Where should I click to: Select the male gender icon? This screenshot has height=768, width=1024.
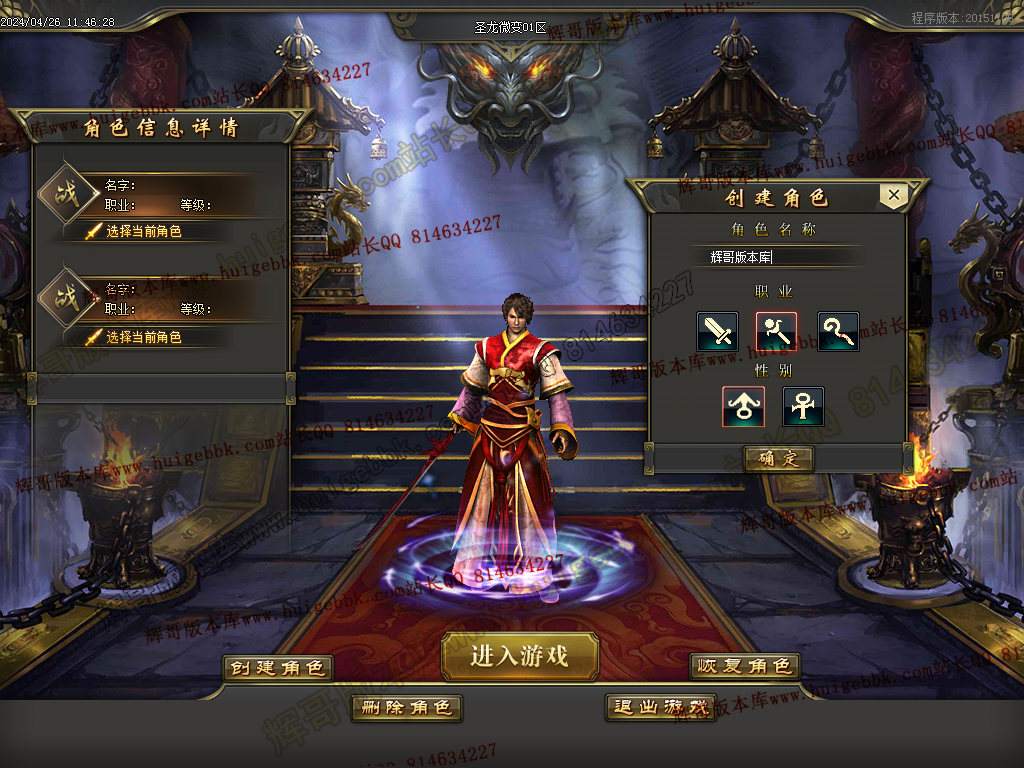(744, 407)
